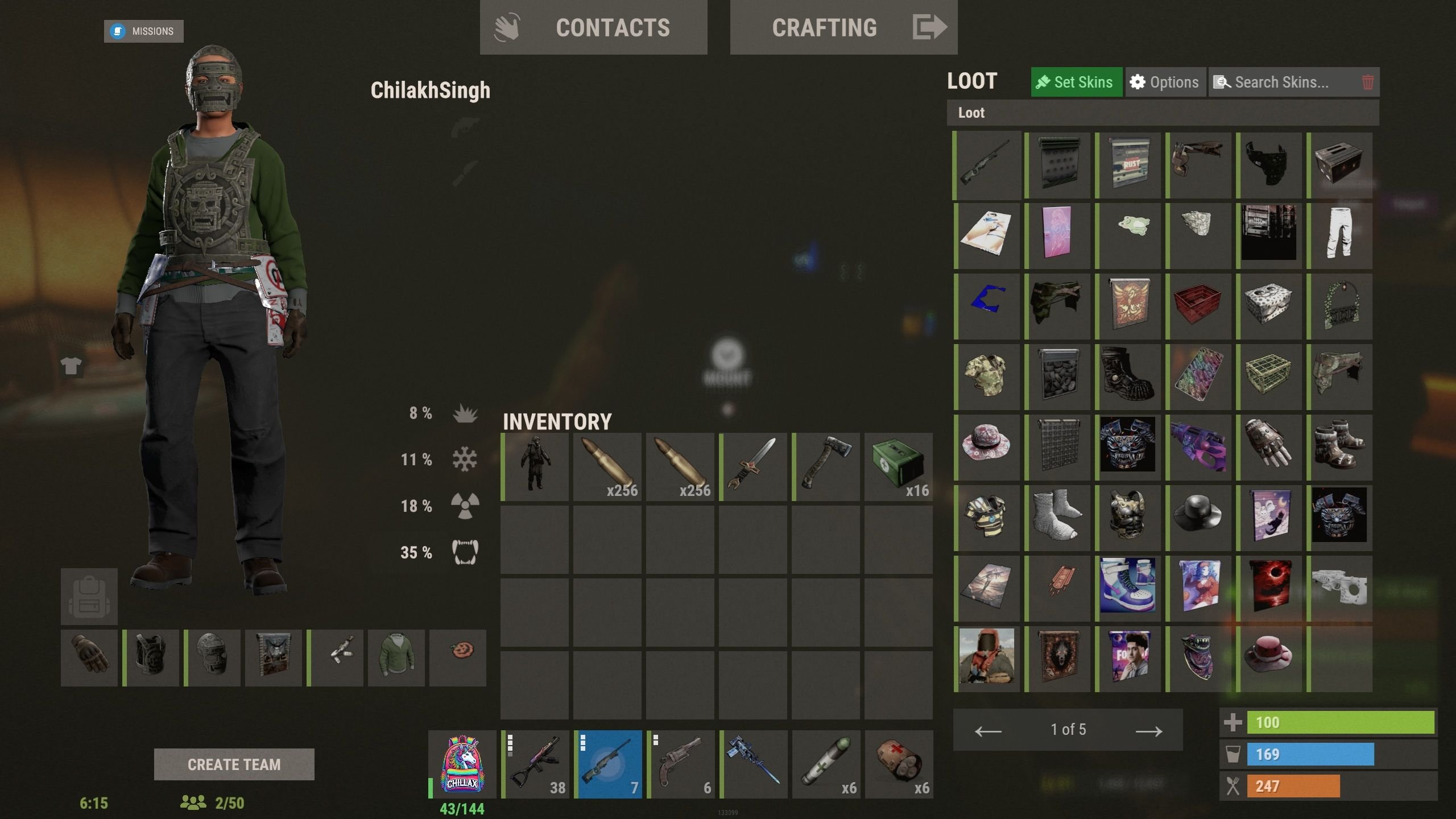Click the red trash can icon
This screenshot has height=819, width=1456.
coord(1368,82)
